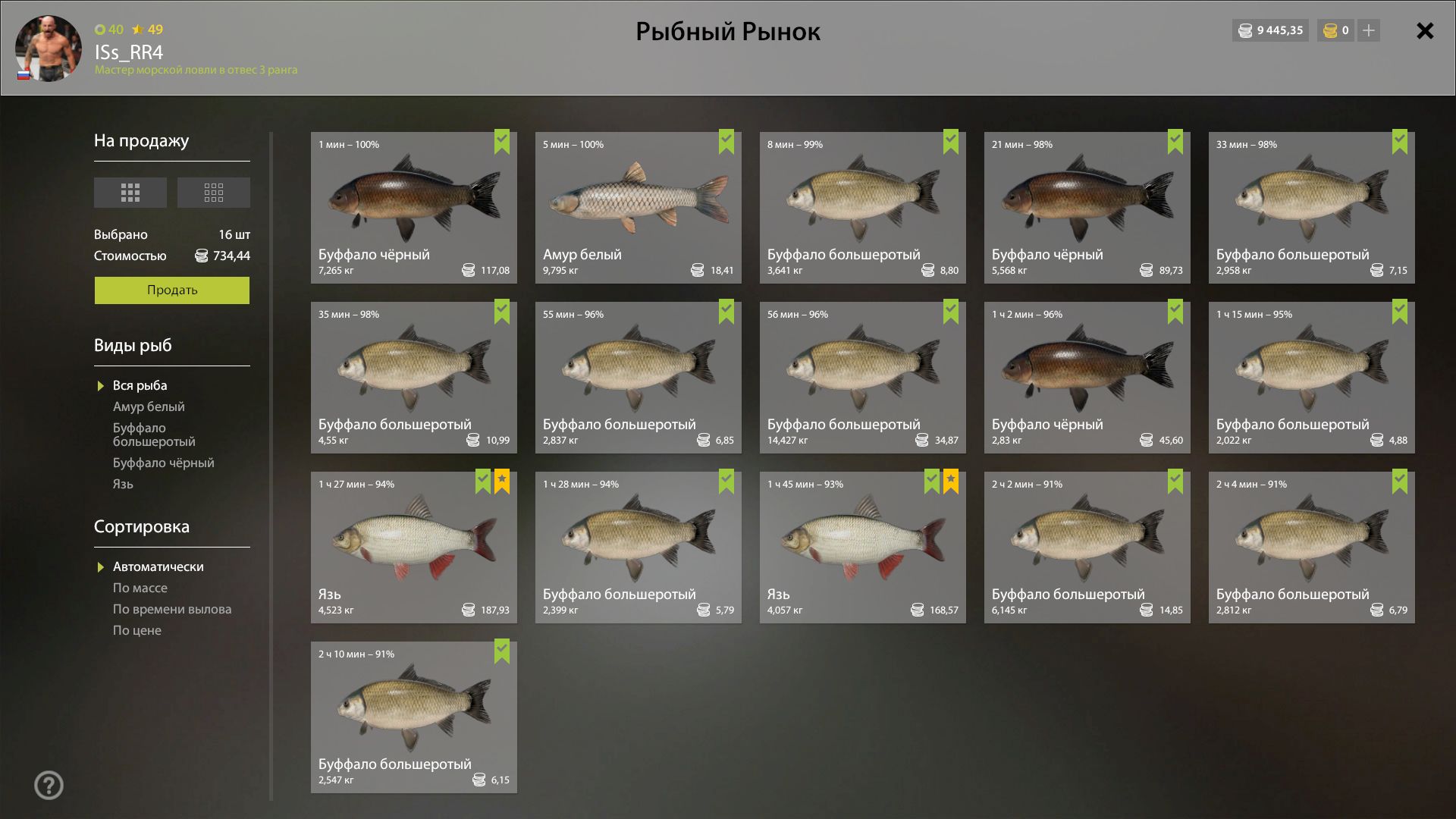
Task: Switch to the large grid view
Action: click(x=130, y=193)
